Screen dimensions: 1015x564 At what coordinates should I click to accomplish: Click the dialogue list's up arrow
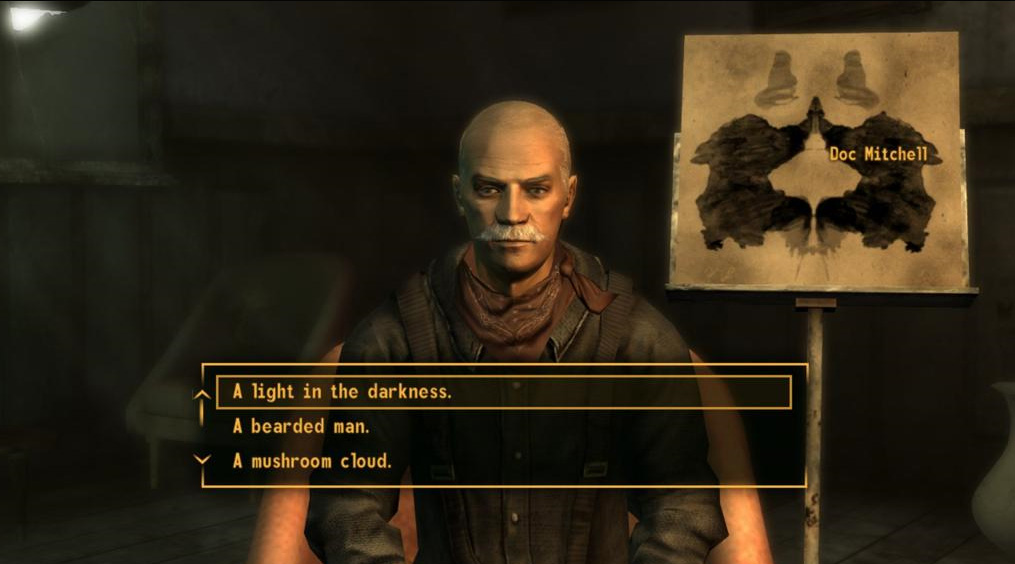coord(202,395)
